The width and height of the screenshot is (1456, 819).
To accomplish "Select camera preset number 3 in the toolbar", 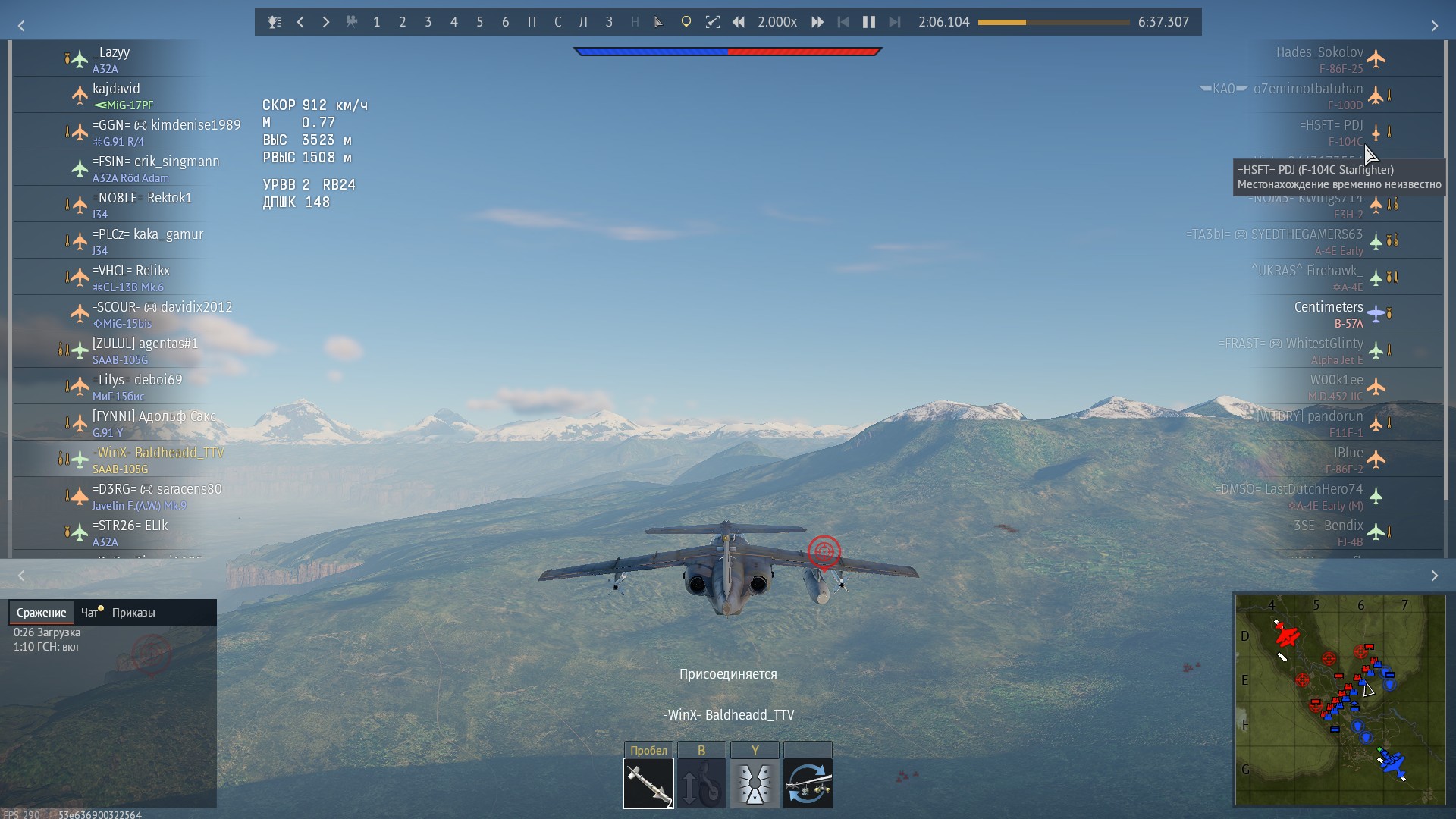I will pyautogui.click(x=428, y=22).
